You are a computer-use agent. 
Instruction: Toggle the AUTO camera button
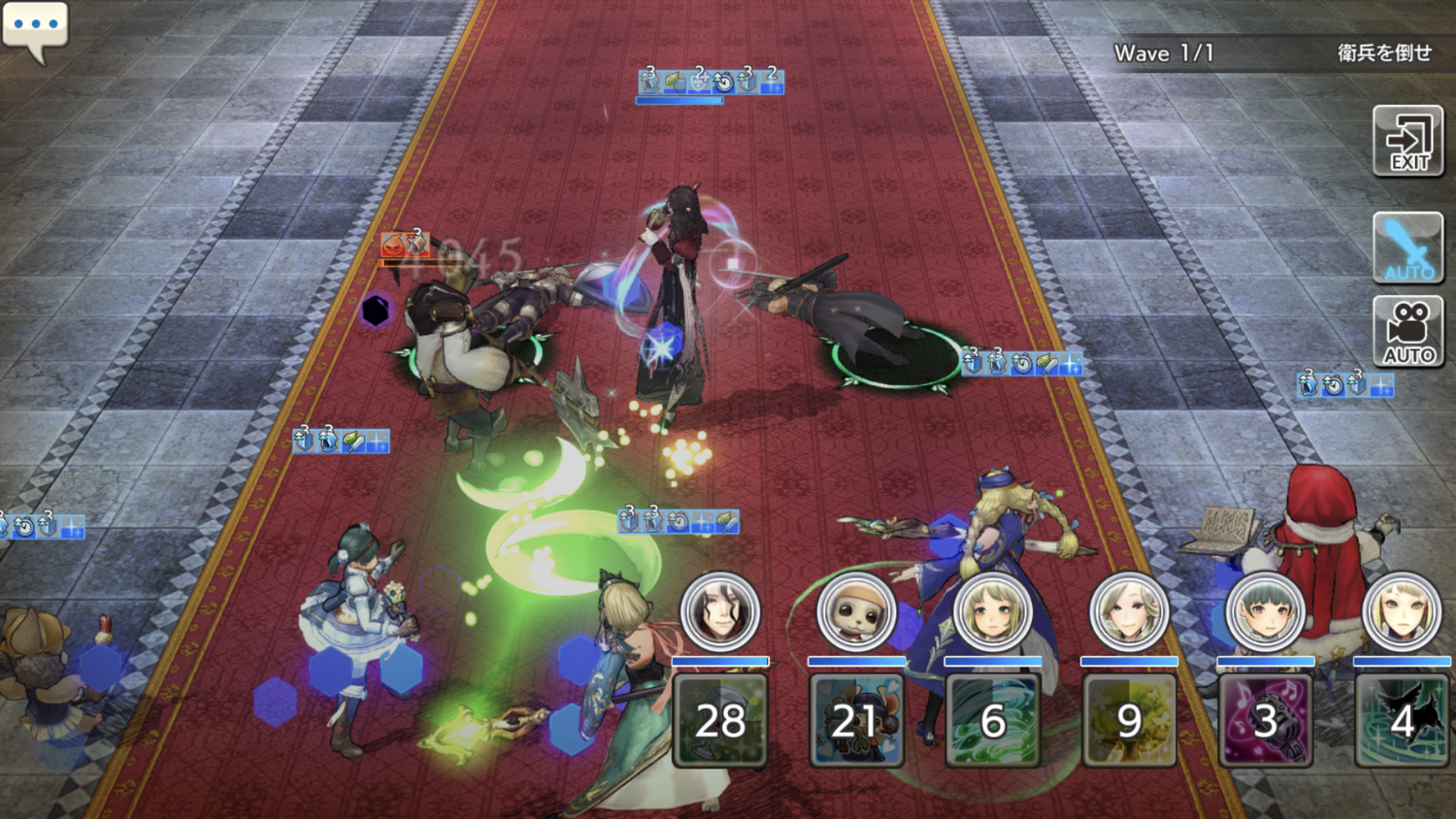pyautogui.click(x=1408, y=332)
